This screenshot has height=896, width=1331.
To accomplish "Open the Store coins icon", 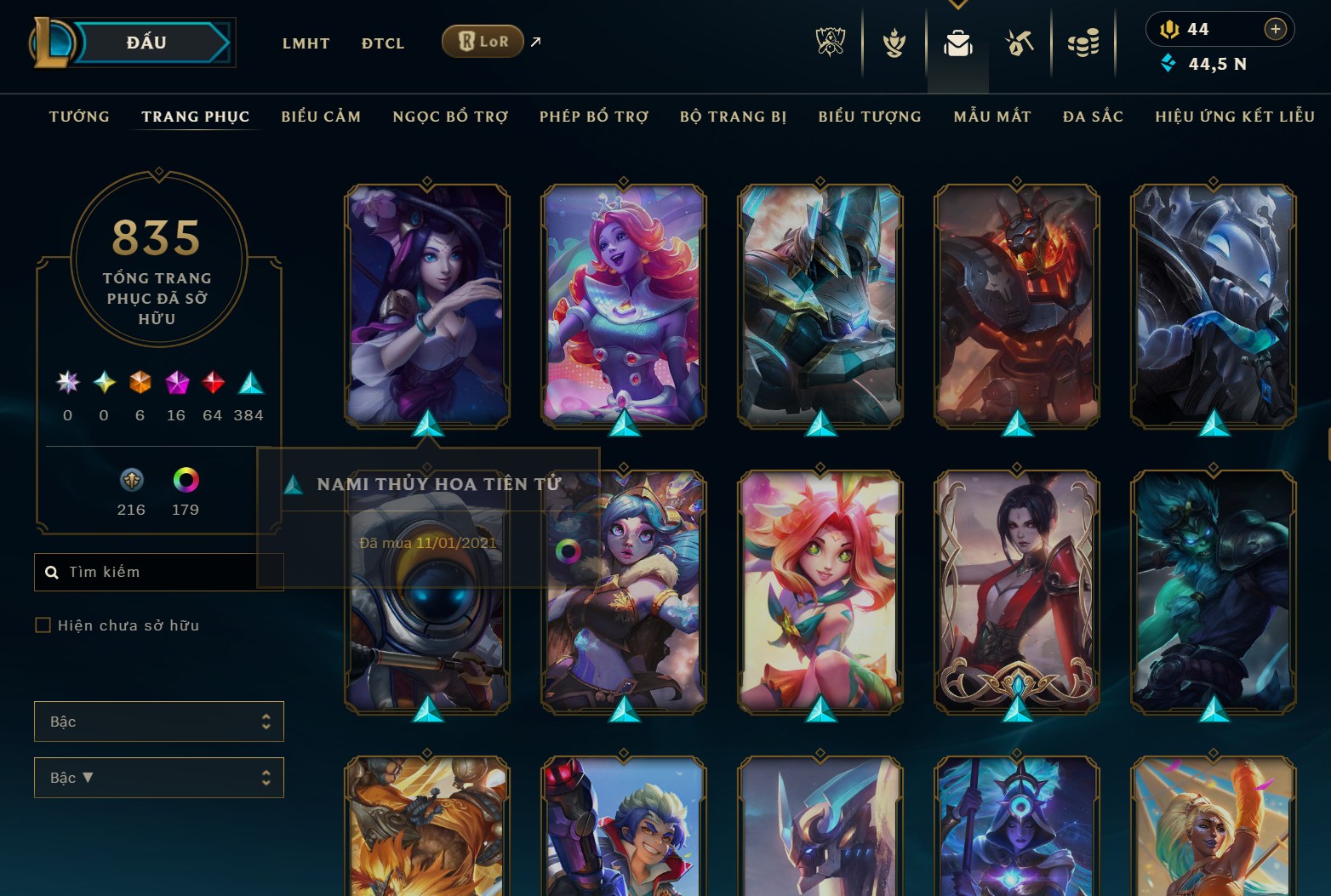I will point(1083,43).
